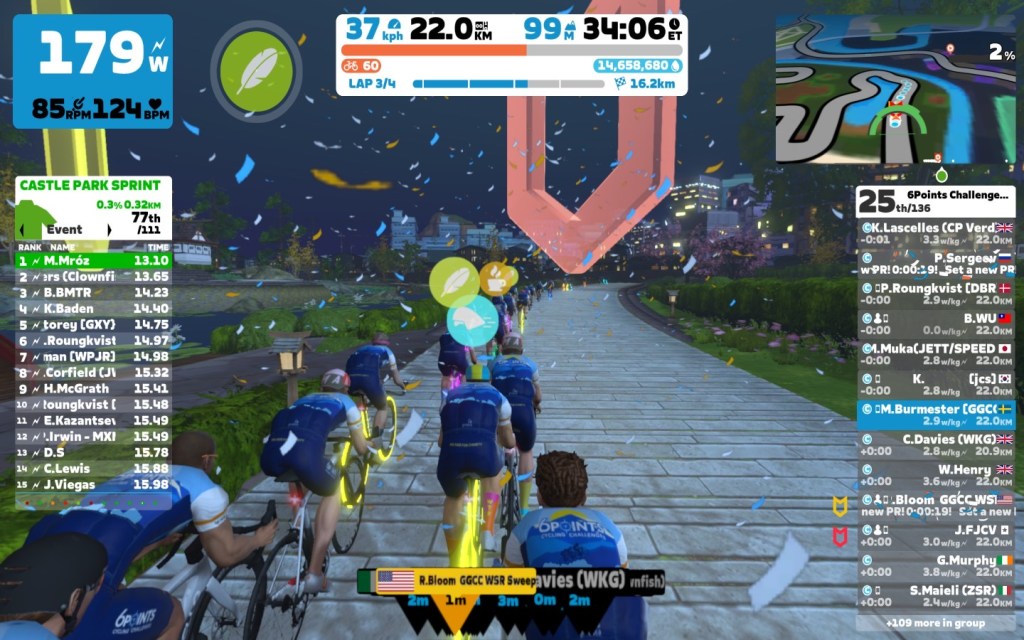View rider W.Henry from the list
1024x640 pixels.
click(936, 475)
